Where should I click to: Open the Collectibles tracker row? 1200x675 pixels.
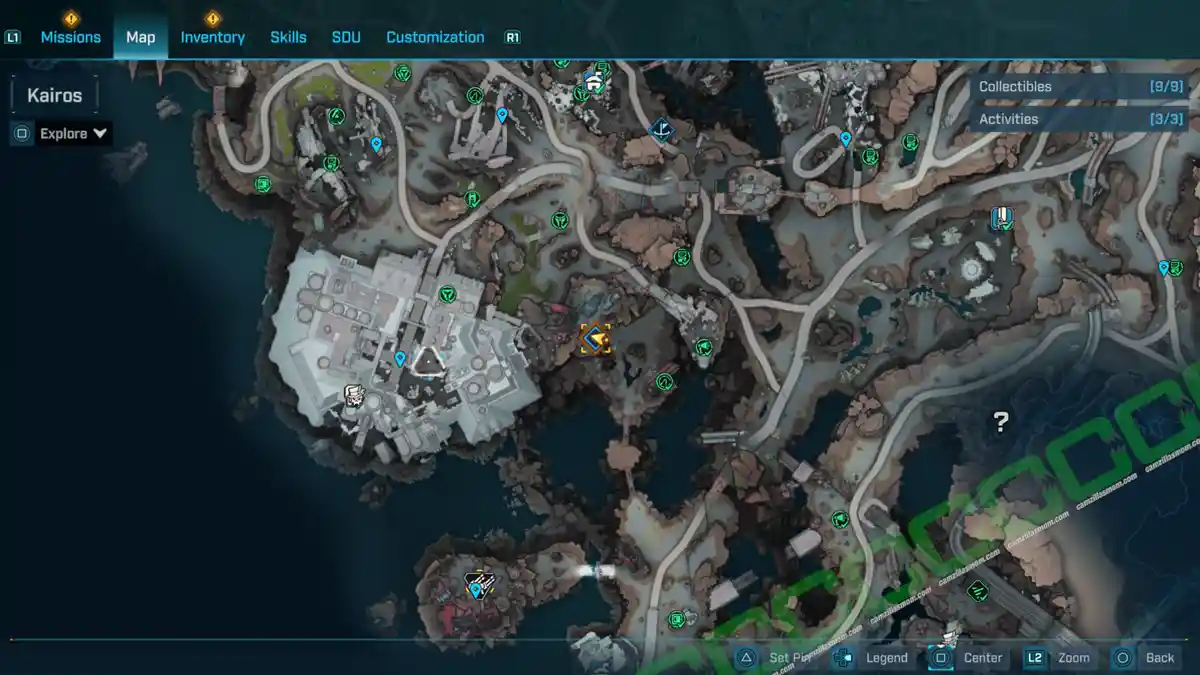[1080, 87]
